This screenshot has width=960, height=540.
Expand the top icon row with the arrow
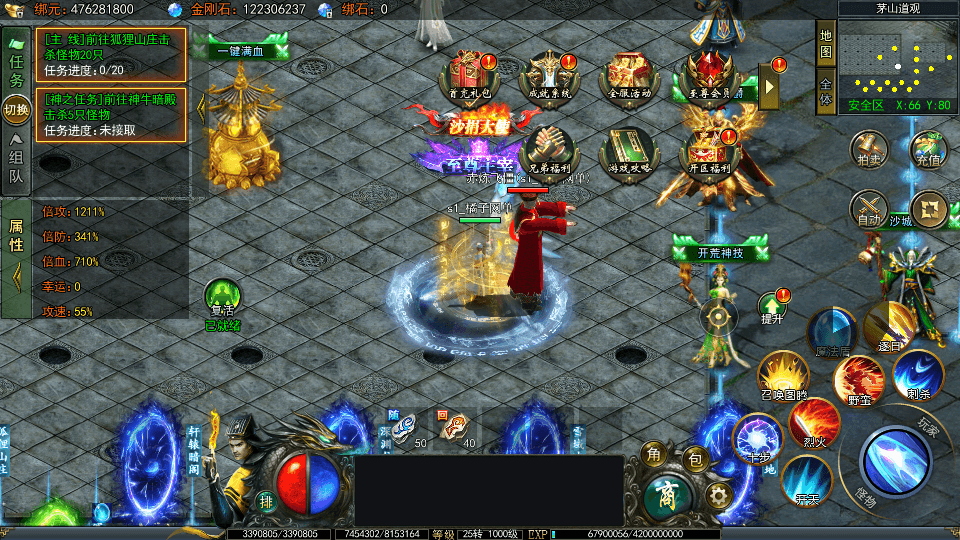coord(769,87)
